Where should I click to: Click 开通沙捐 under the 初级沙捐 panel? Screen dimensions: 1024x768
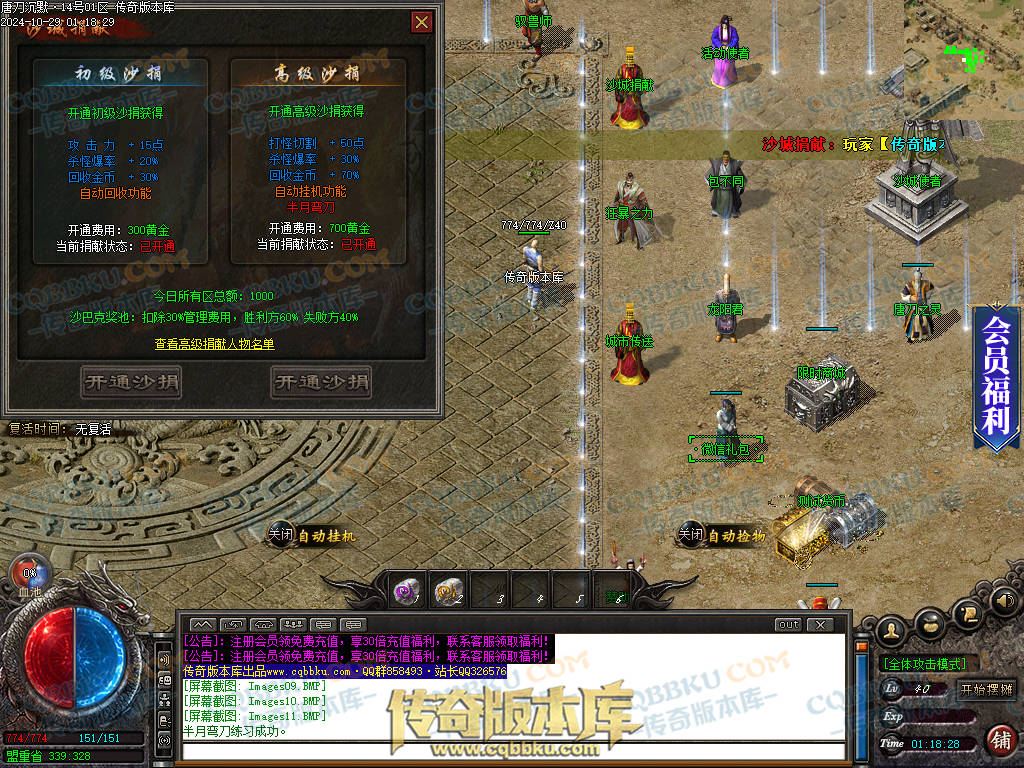(x=131, y=382)
